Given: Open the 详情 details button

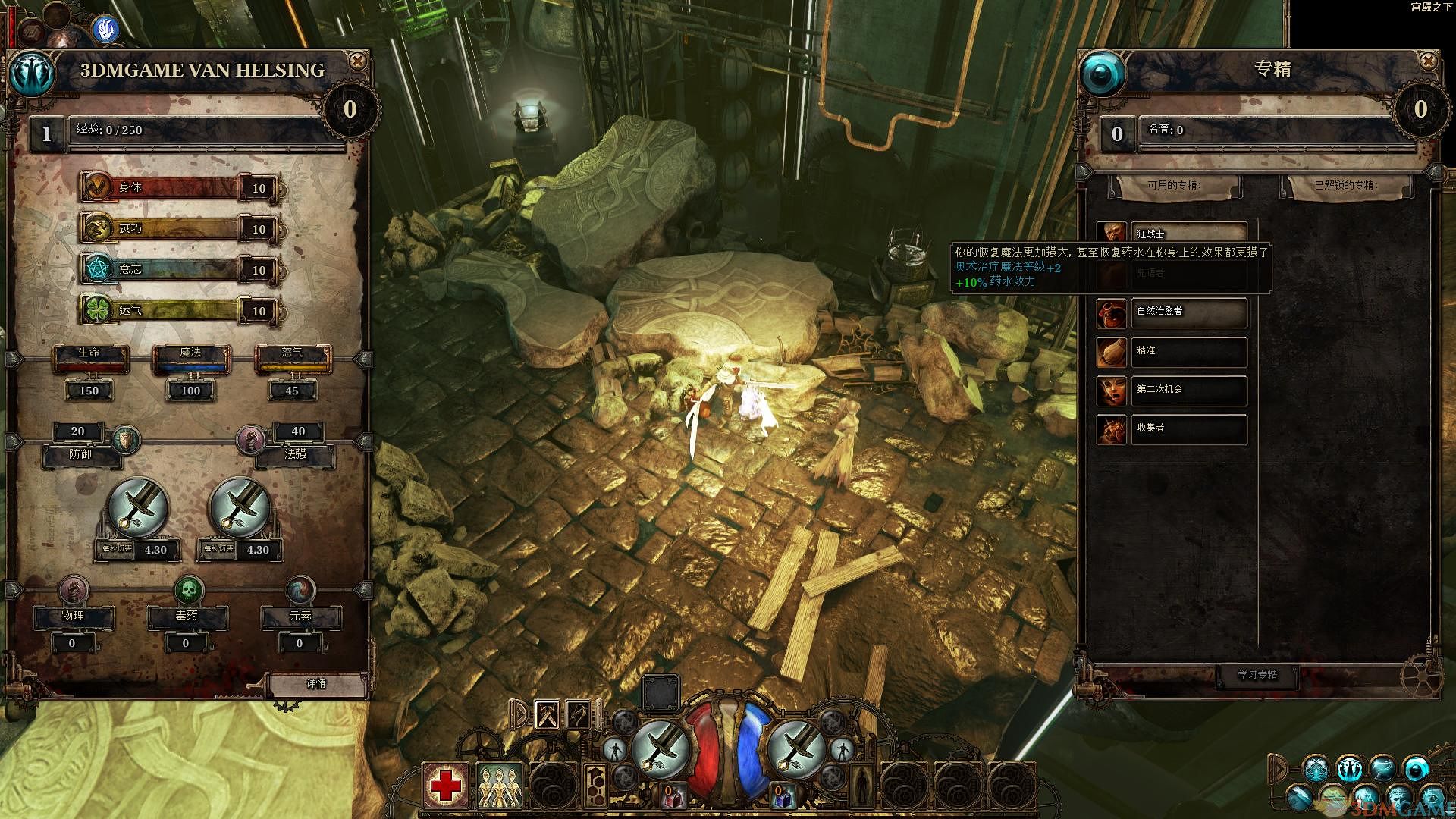Looking at the screenshot, I should [x=316, y=683].
